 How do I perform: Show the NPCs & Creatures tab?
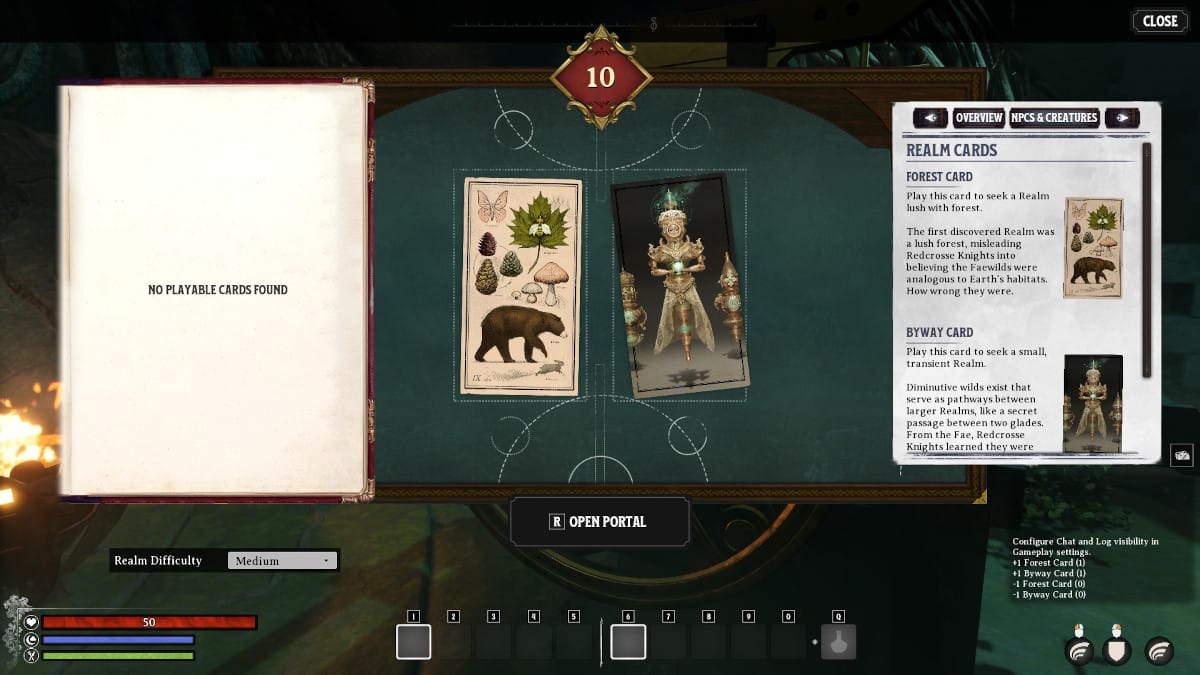[1054, 118]
